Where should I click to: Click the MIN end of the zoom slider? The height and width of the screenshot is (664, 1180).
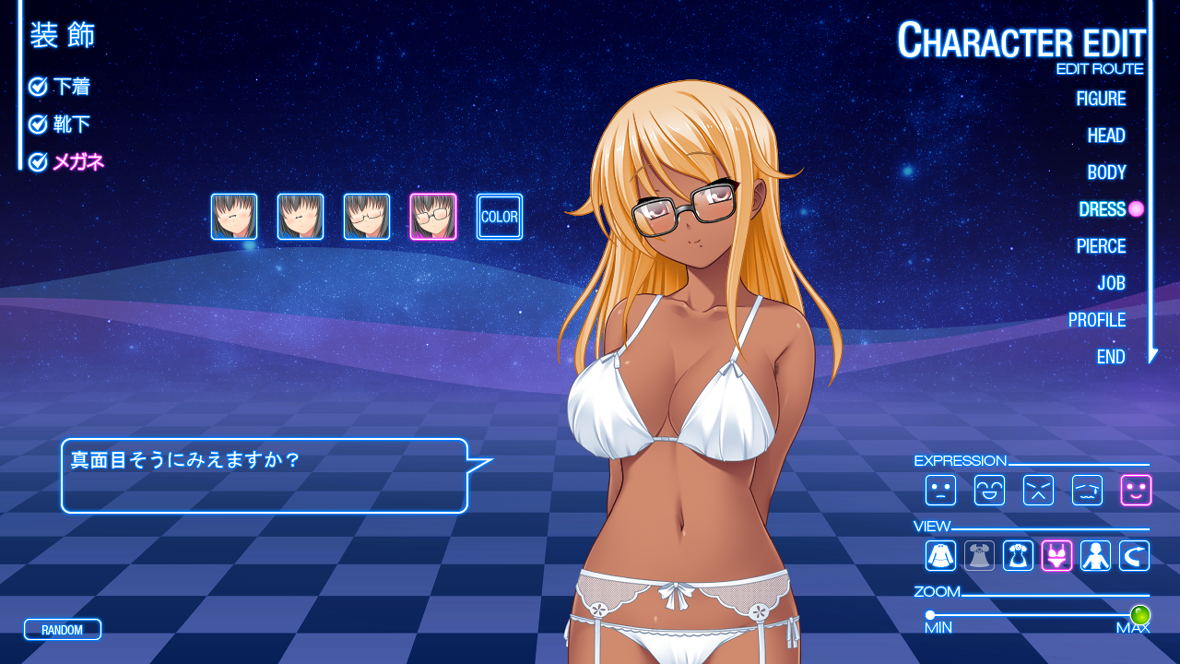930,615
